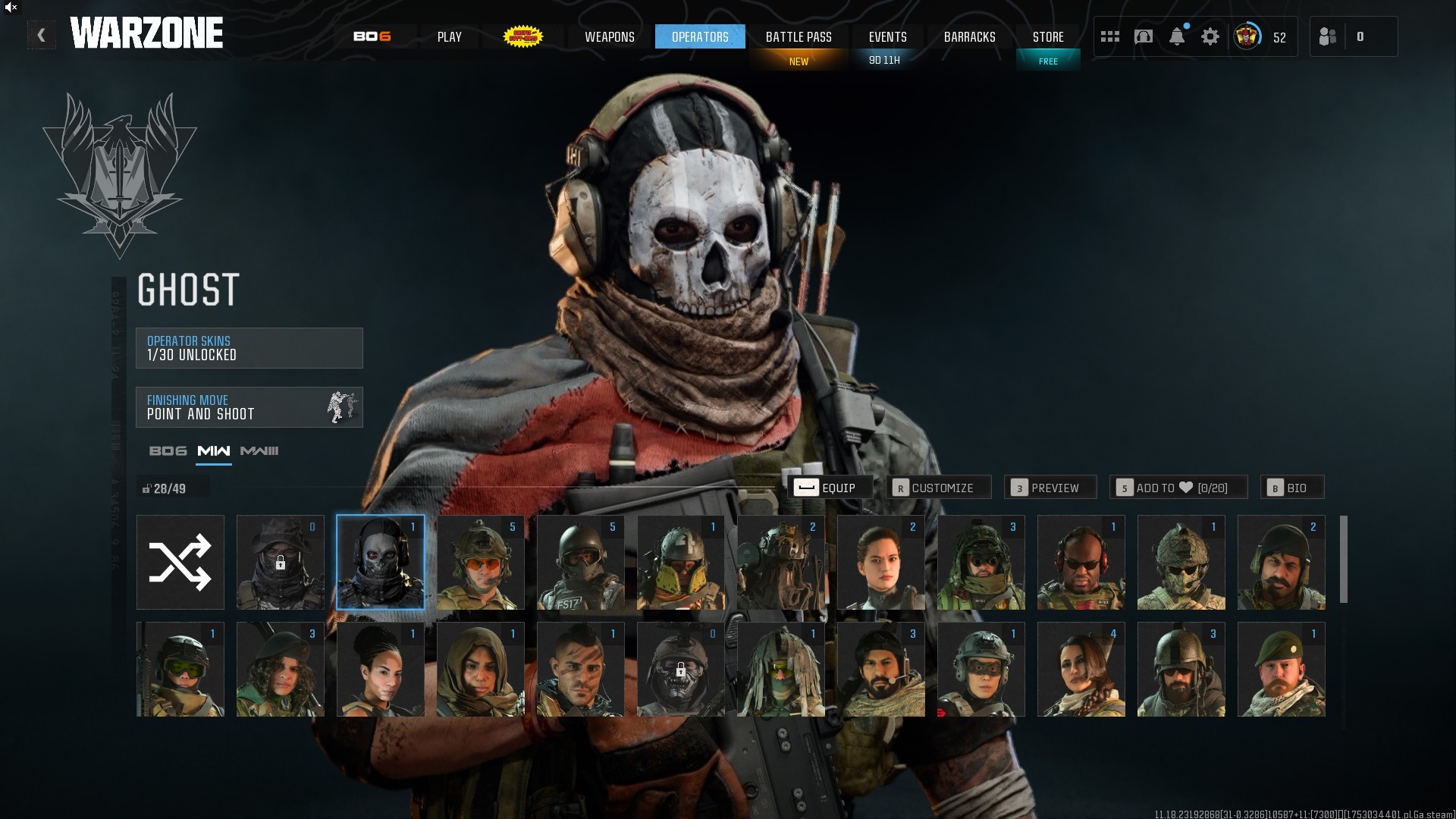Open the Store tab
The height and width of the screenshot is (819, 1456).
1048,36
